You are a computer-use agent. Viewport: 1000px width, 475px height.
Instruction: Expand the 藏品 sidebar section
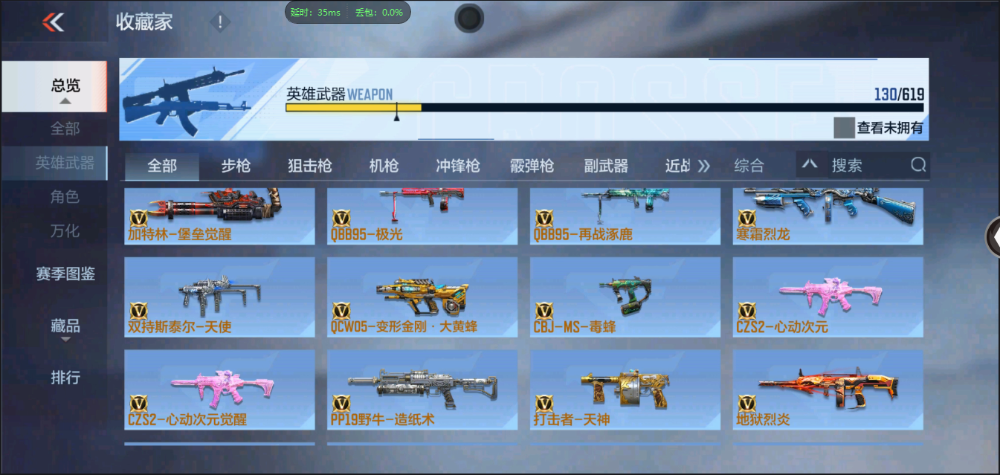click(x=65, y=327)
